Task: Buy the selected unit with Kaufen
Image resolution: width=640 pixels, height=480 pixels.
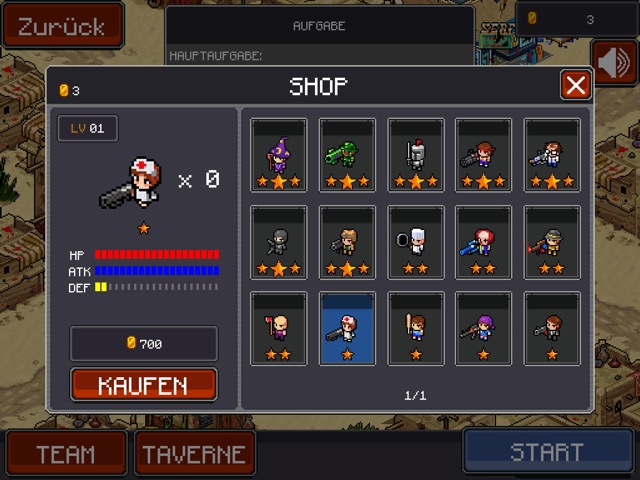Action: 144,385
